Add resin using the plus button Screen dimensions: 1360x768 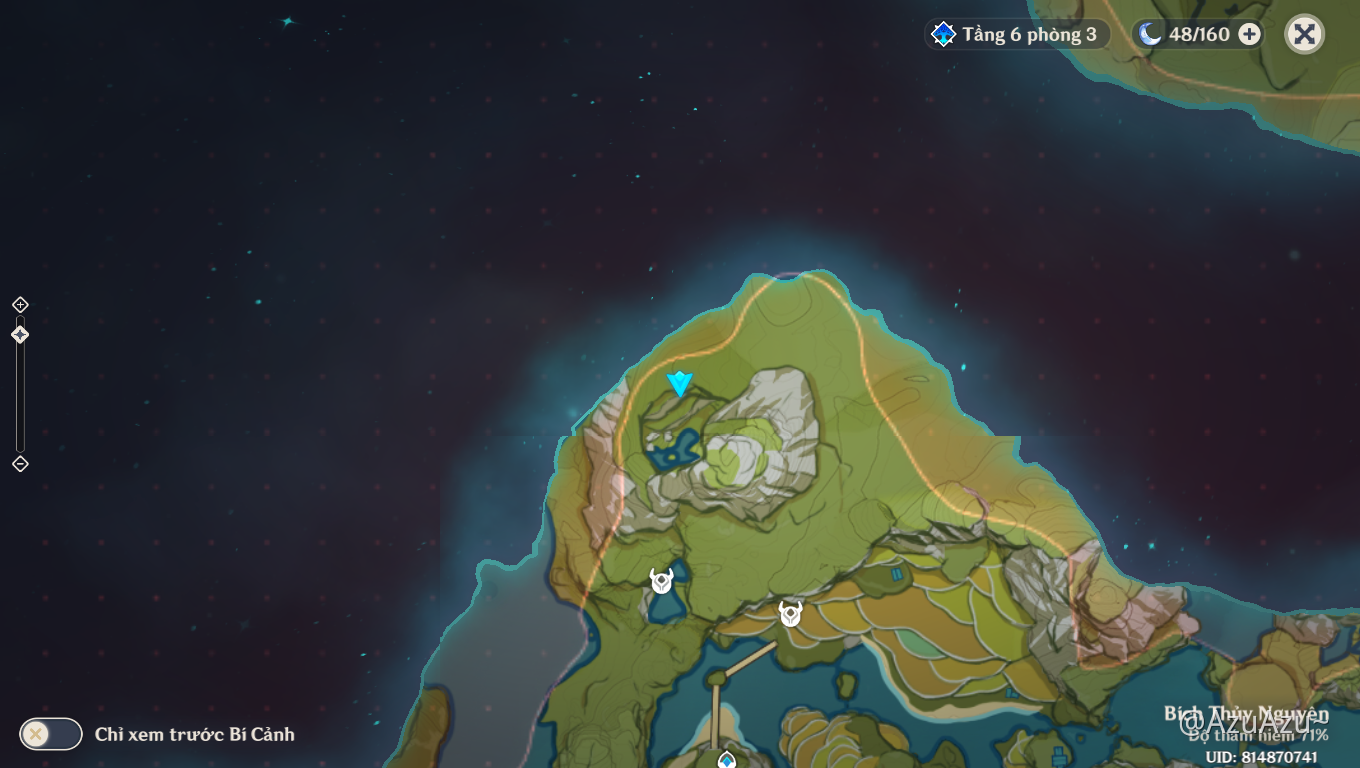1249,35
